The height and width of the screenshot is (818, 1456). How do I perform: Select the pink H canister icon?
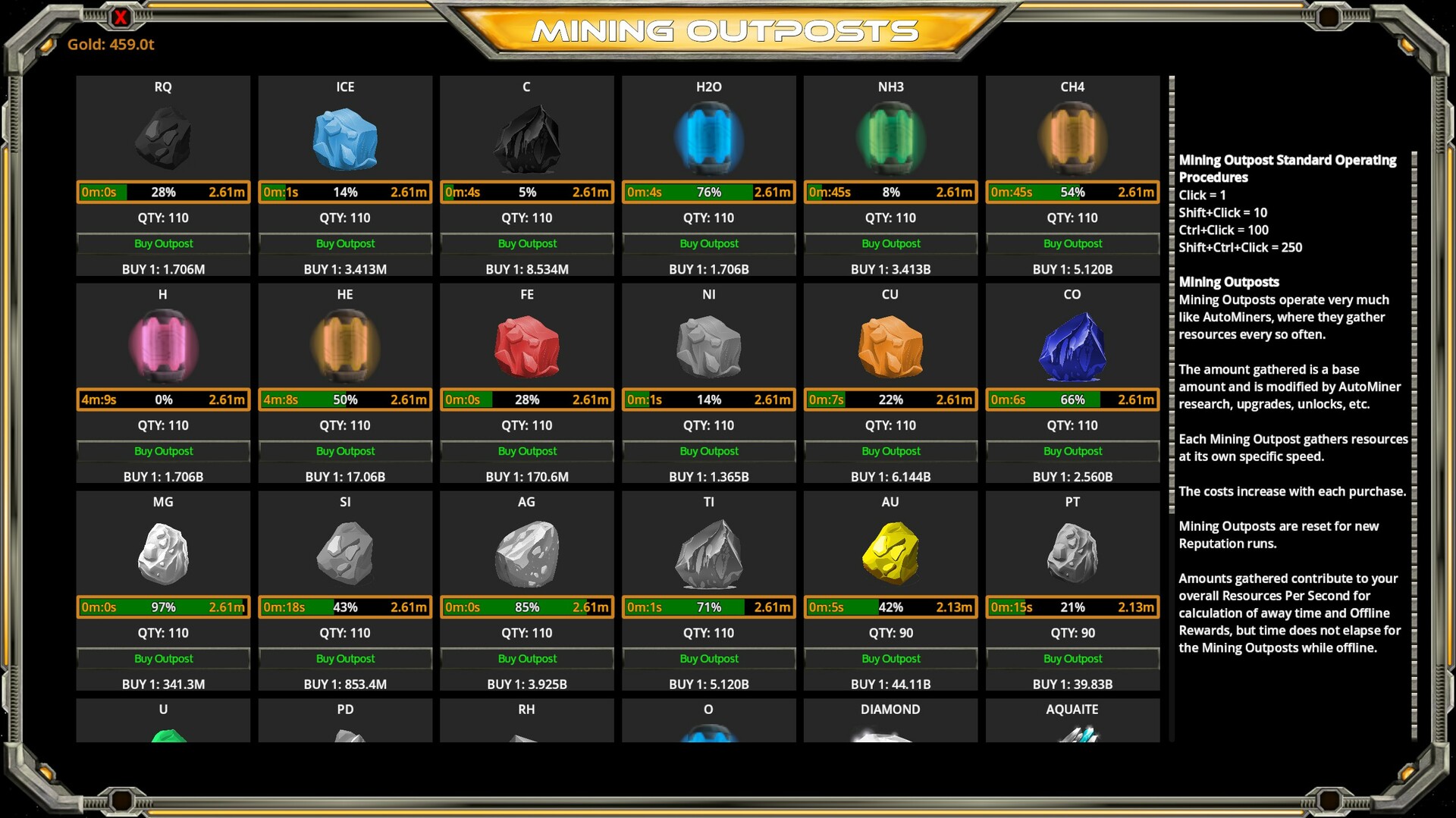pyautogui.click(x=163, y=346)
